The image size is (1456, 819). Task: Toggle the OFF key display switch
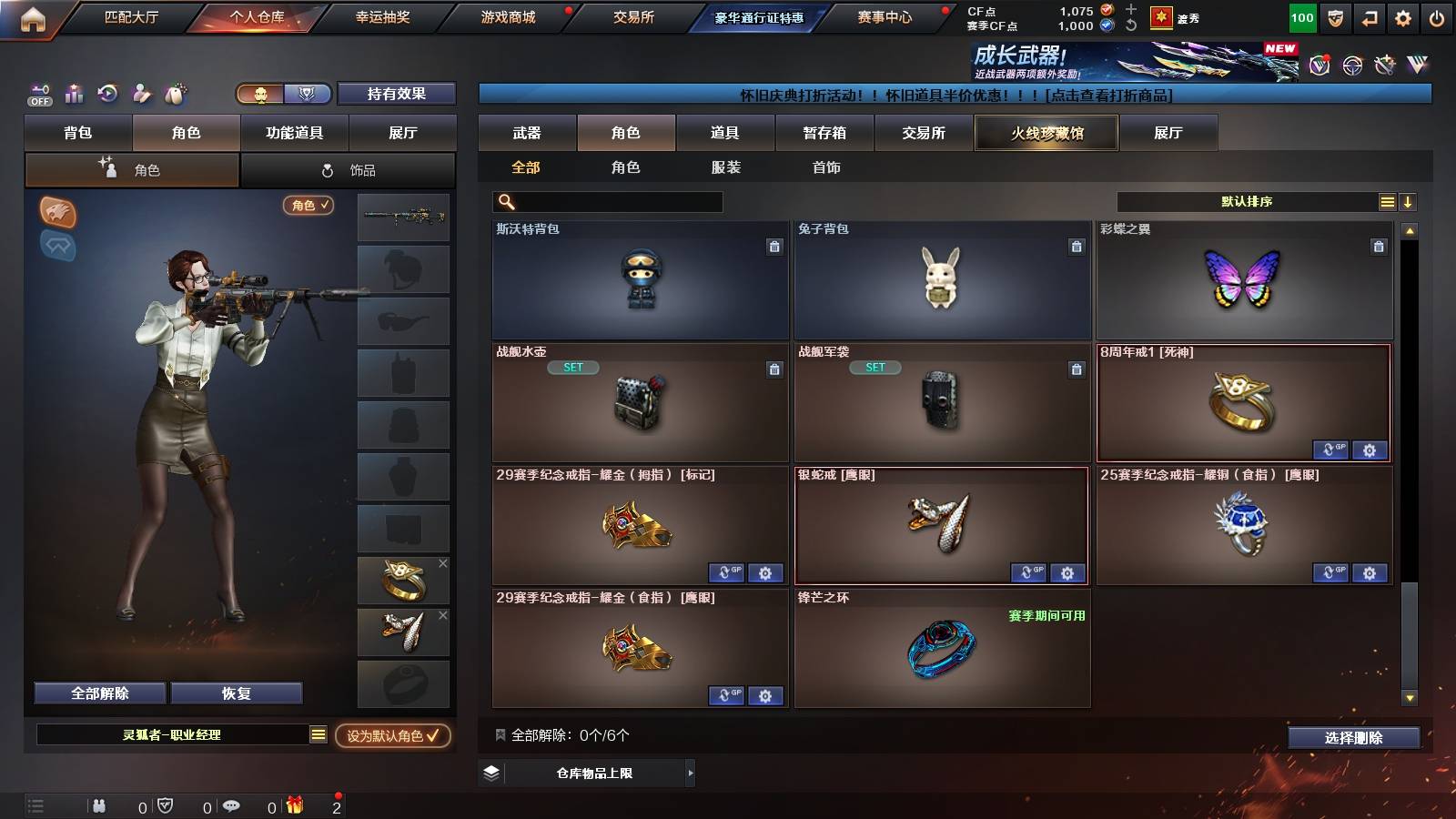pyautogui.click(x=38, y=94)
